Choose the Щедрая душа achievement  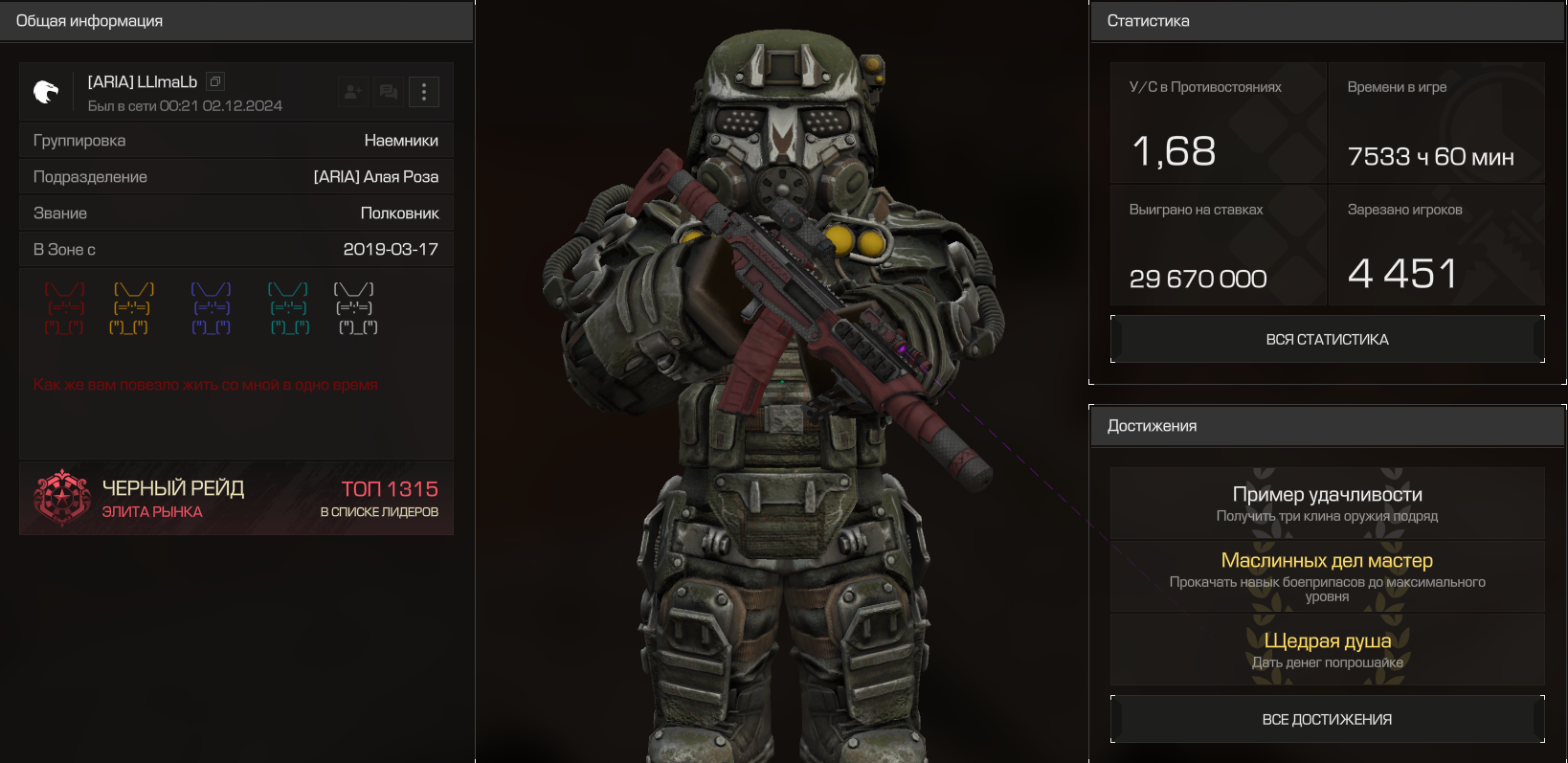point(1327,649)
